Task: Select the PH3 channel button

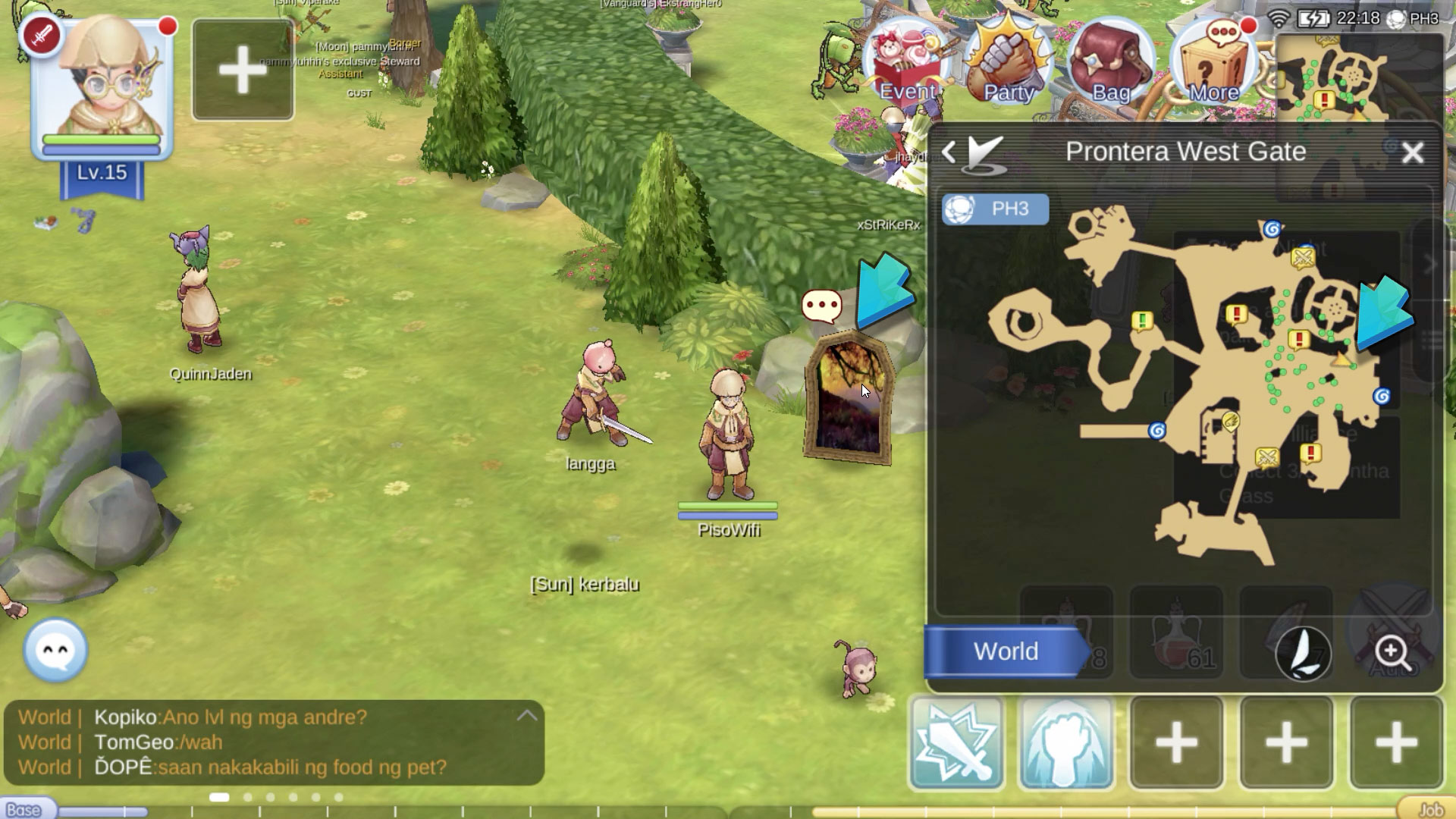Action: pyautogui.click(x=996, y=209)
